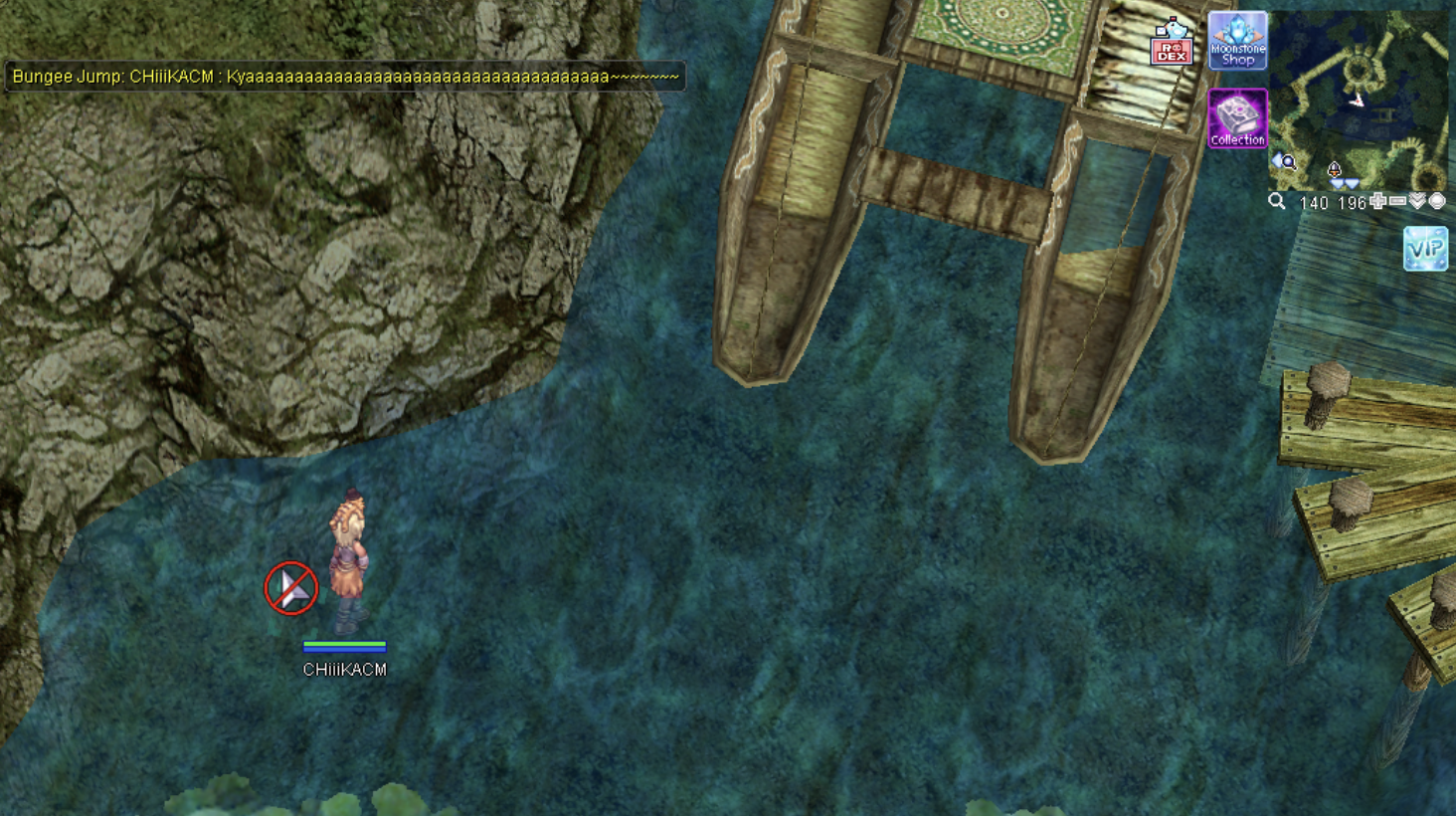The height and width of the screenshot is (816, 1456).
Task: Open the Collection book
Action: click(x=1237, y=119)
